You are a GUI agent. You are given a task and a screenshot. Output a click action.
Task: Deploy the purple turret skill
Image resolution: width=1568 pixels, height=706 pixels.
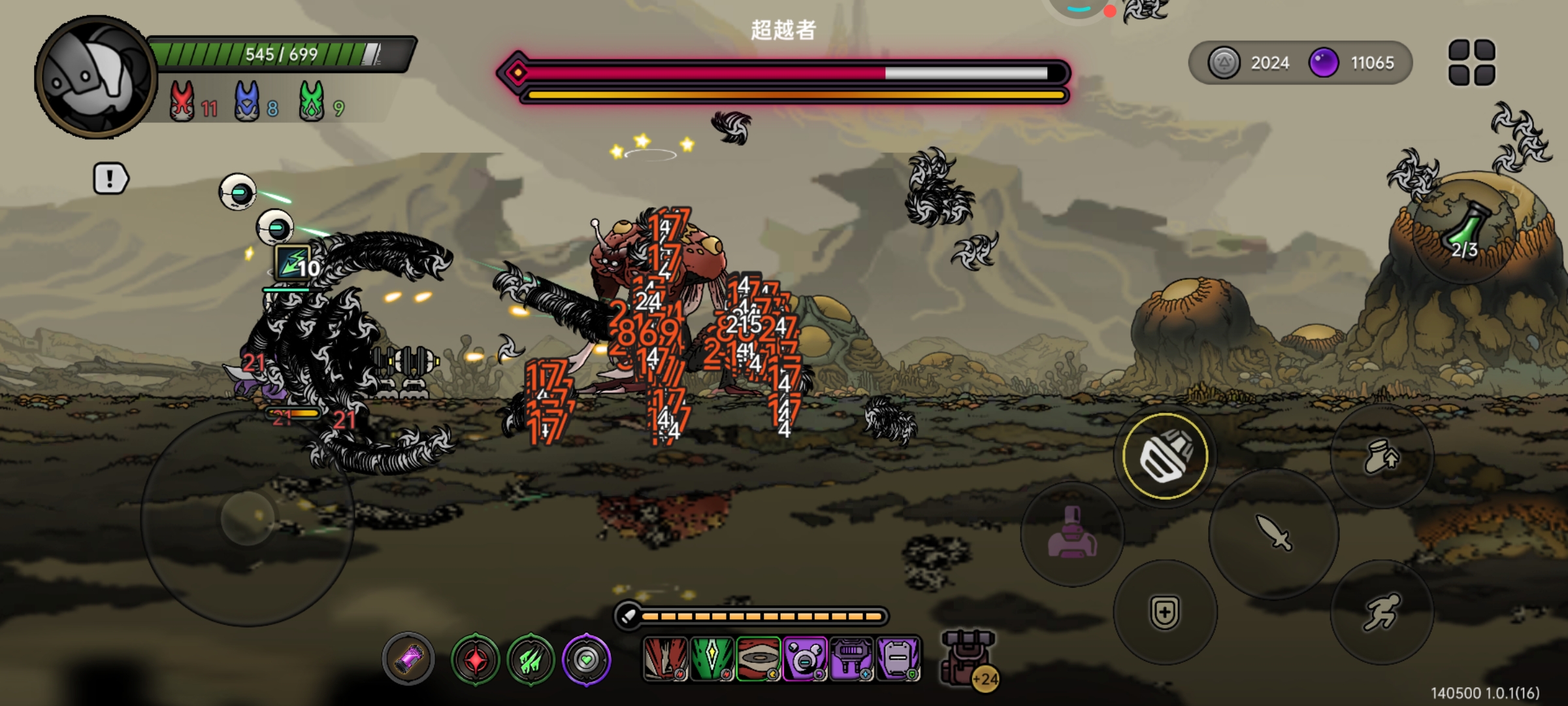(1071, 533)
